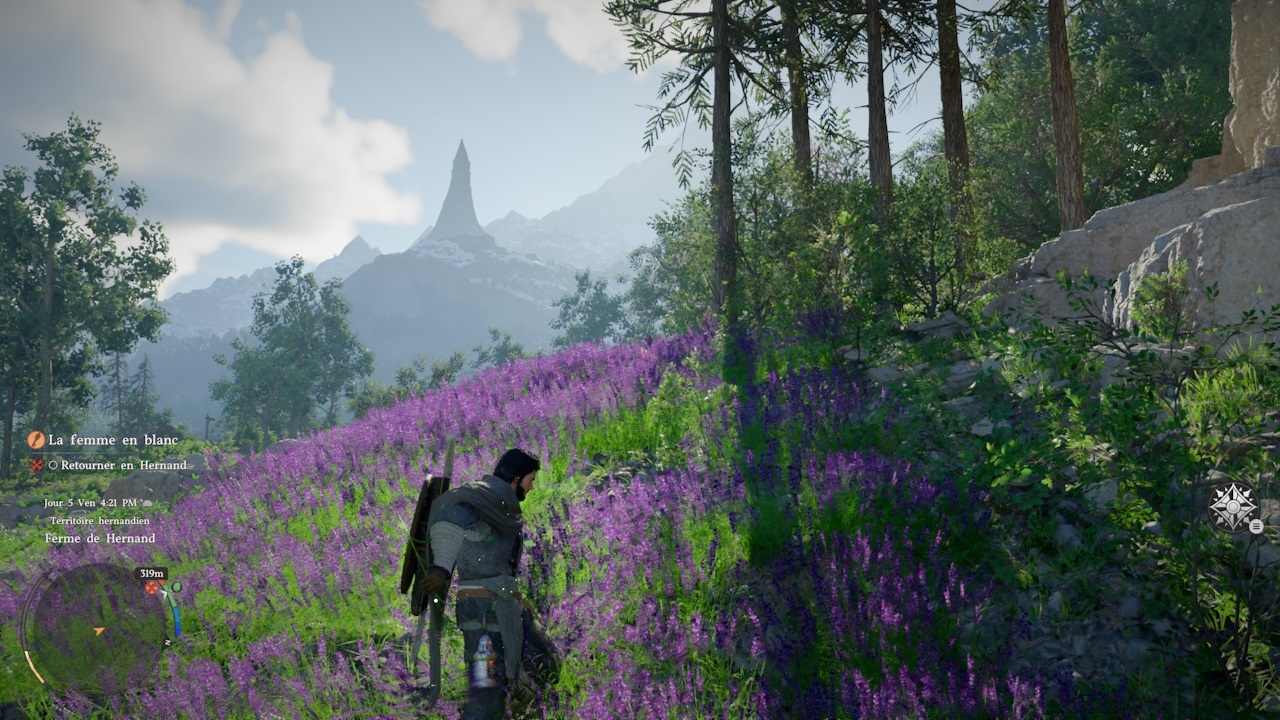Click the red quest marker on the minimap edge
The height and width of the screenshot is (720, 1280).
click(153, 589)
